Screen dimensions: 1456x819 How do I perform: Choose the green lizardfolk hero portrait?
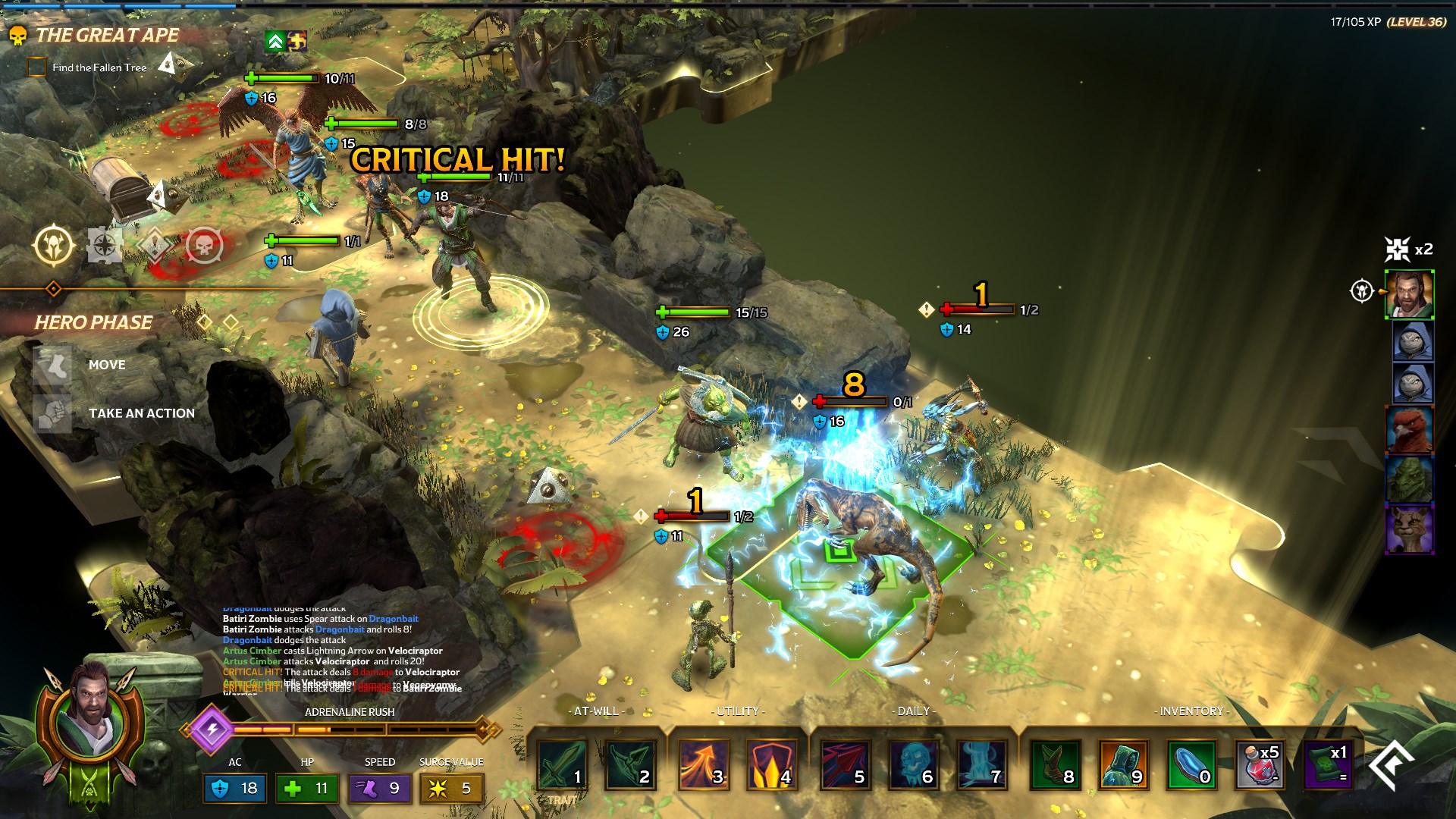click(1409, 479)
